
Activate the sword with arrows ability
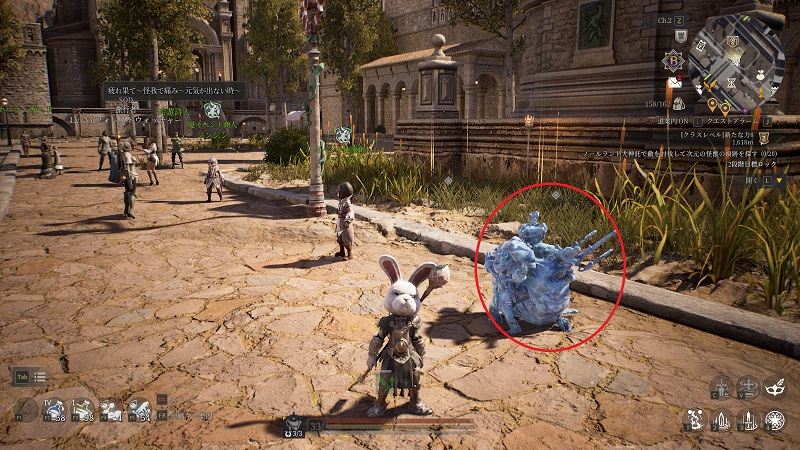[x=748, y=388]
